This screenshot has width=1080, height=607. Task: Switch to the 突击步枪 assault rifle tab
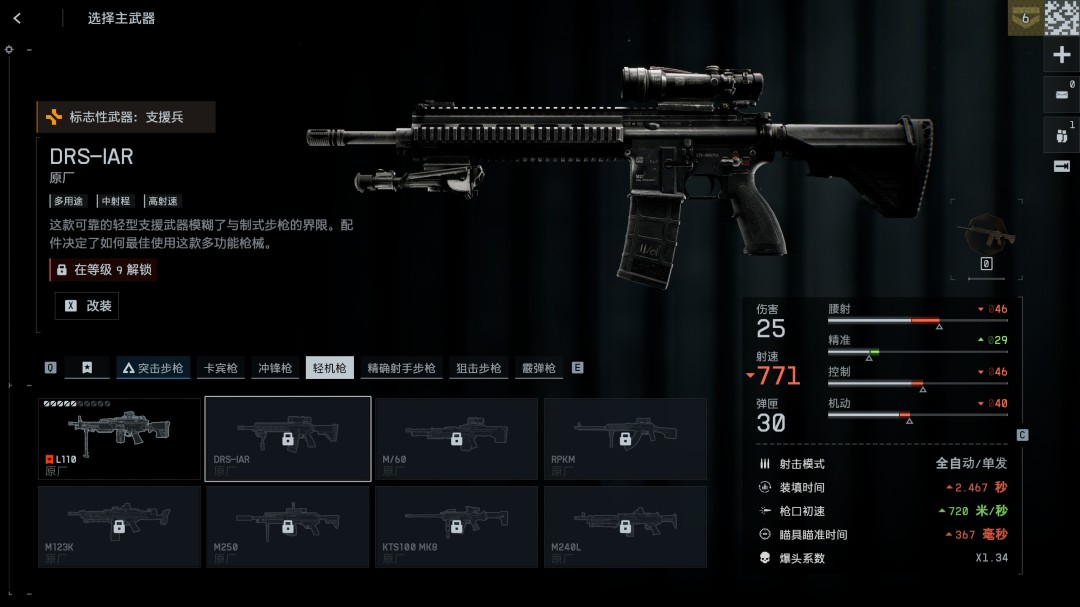153,368
